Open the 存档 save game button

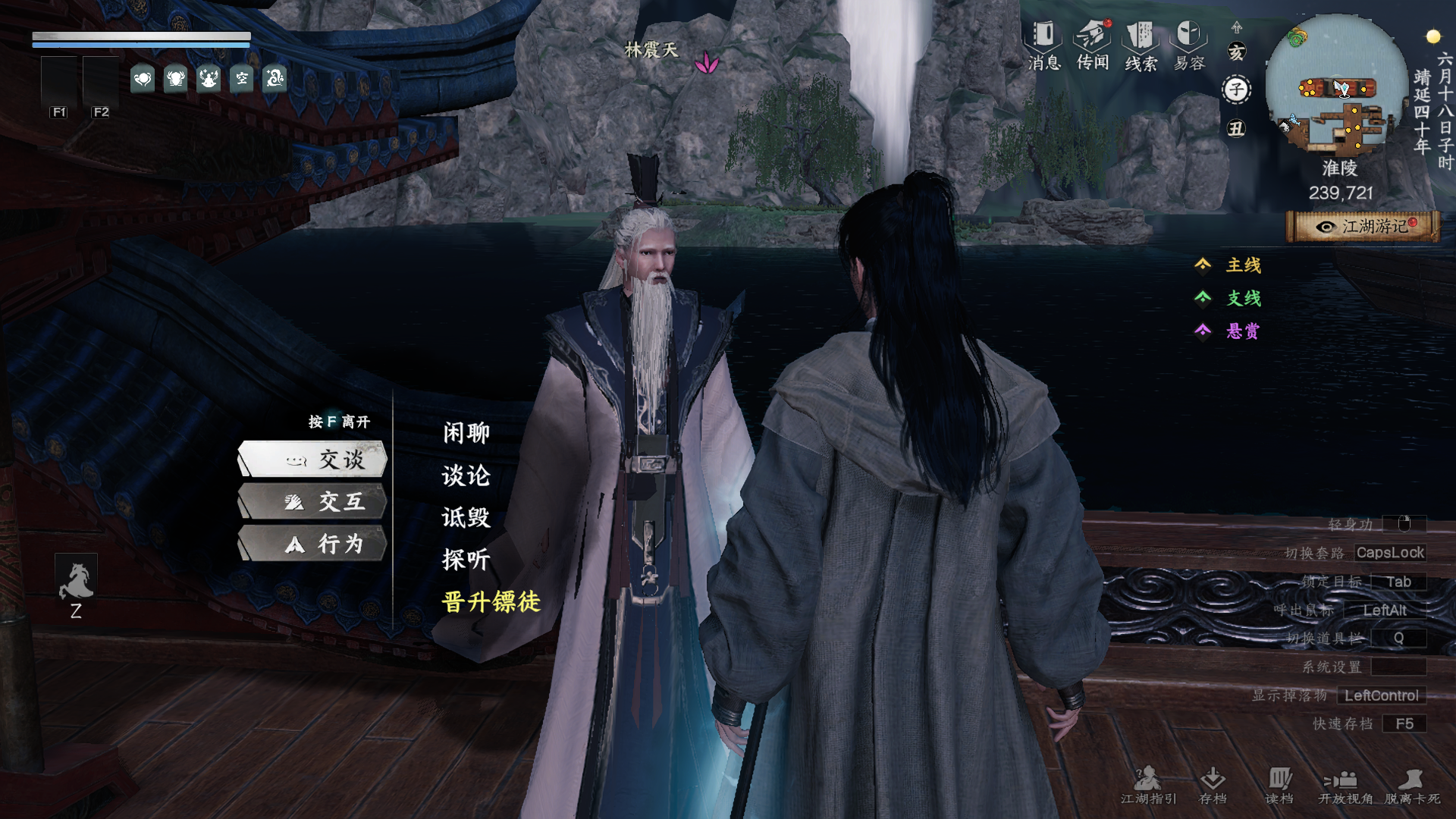(x=1213, y=785)
